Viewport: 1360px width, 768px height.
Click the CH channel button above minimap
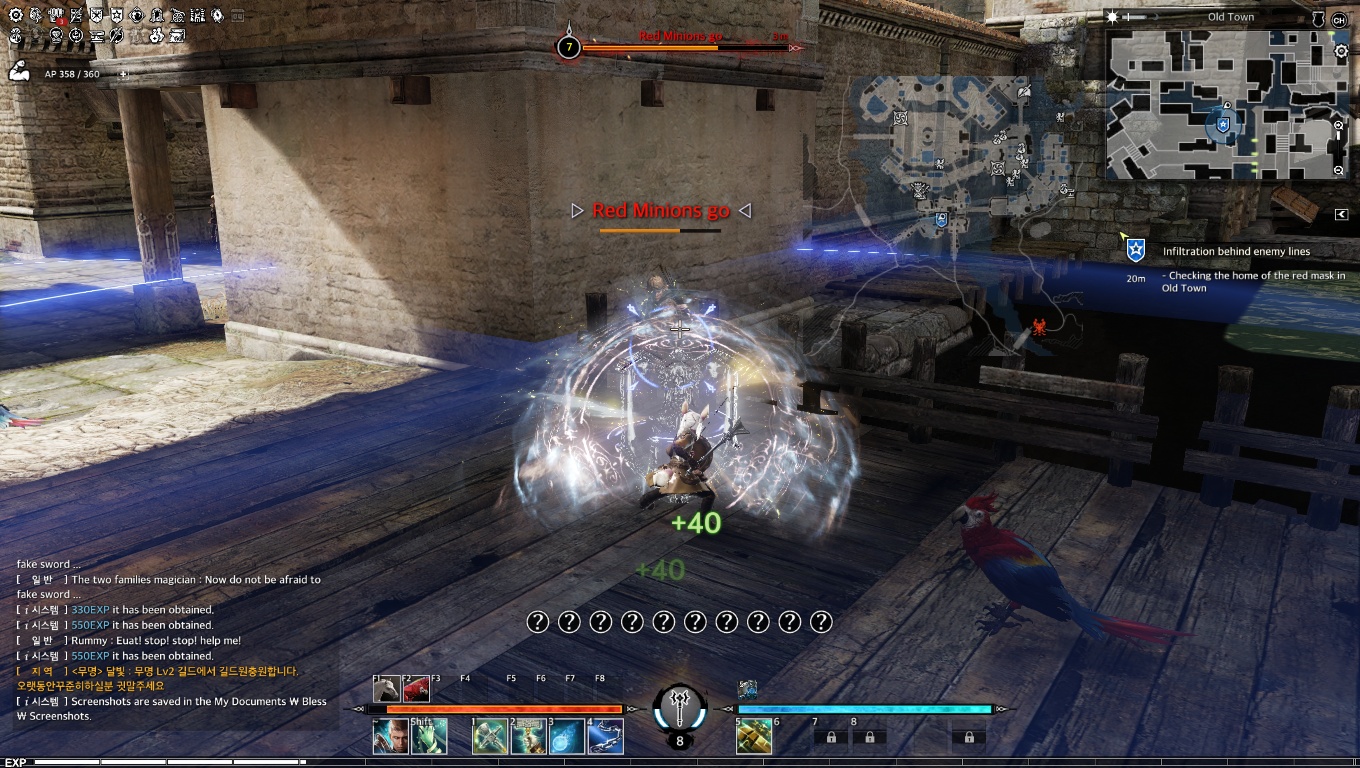click(x=1339, y=20)
